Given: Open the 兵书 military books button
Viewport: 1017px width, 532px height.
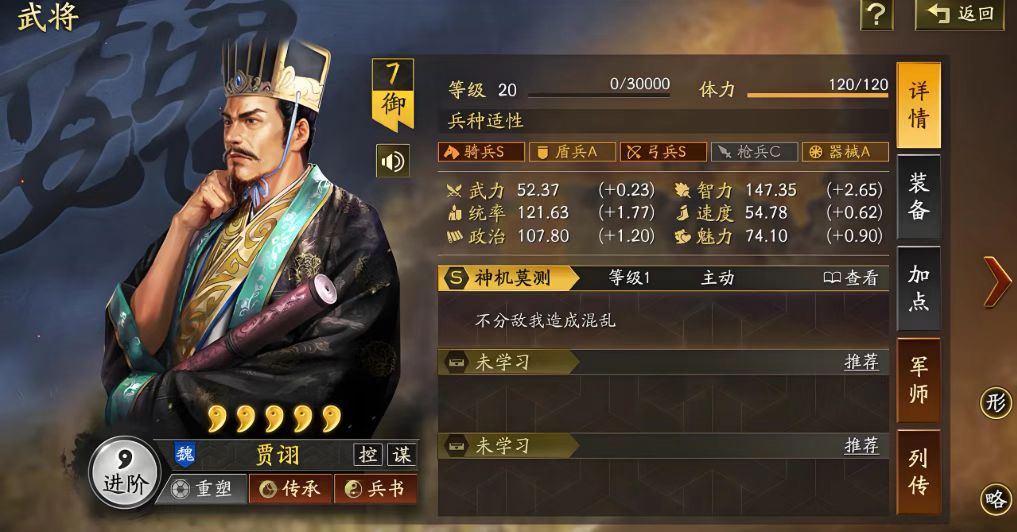Looking at the screenshot, I should pyautogui.click(x=375, y=489).
